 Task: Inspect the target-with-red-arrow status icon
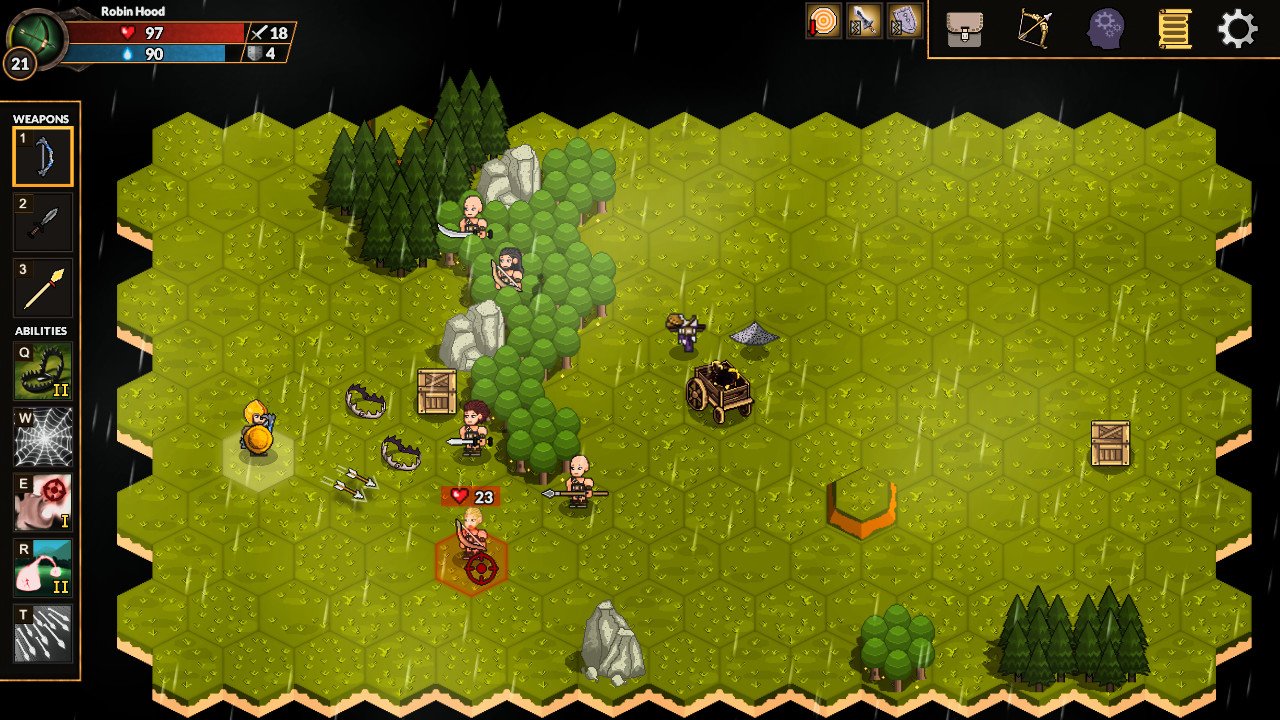[x=823, y=21]
